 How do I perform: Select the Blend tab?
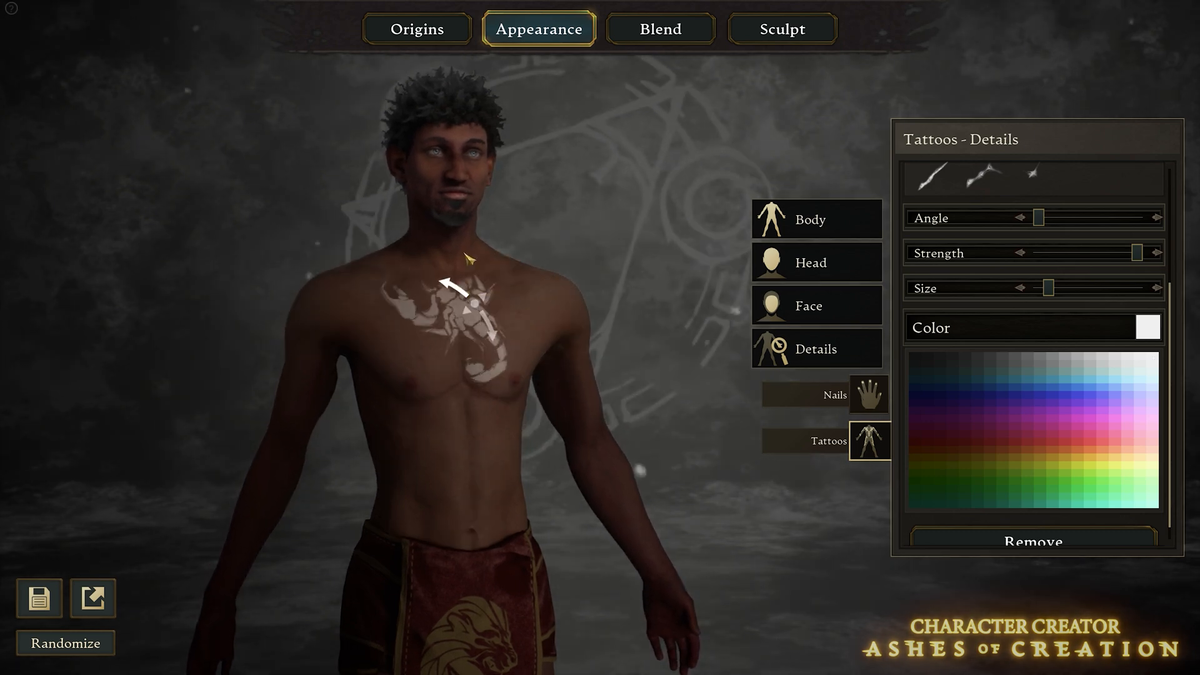[661, 29]
